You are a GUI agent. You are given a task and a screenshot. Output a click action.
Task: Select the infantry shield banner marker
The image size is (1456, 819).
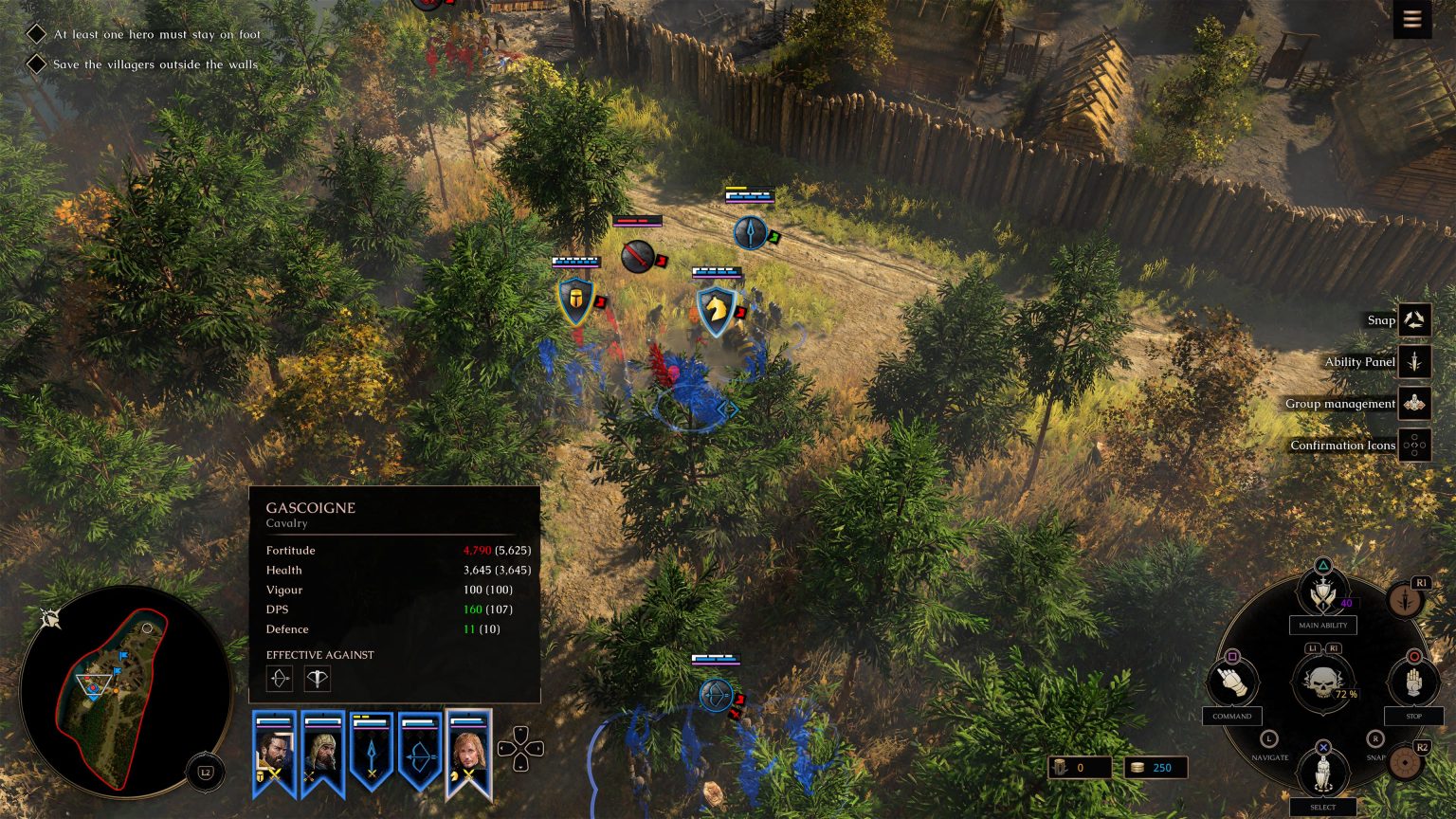pos(577,299)
